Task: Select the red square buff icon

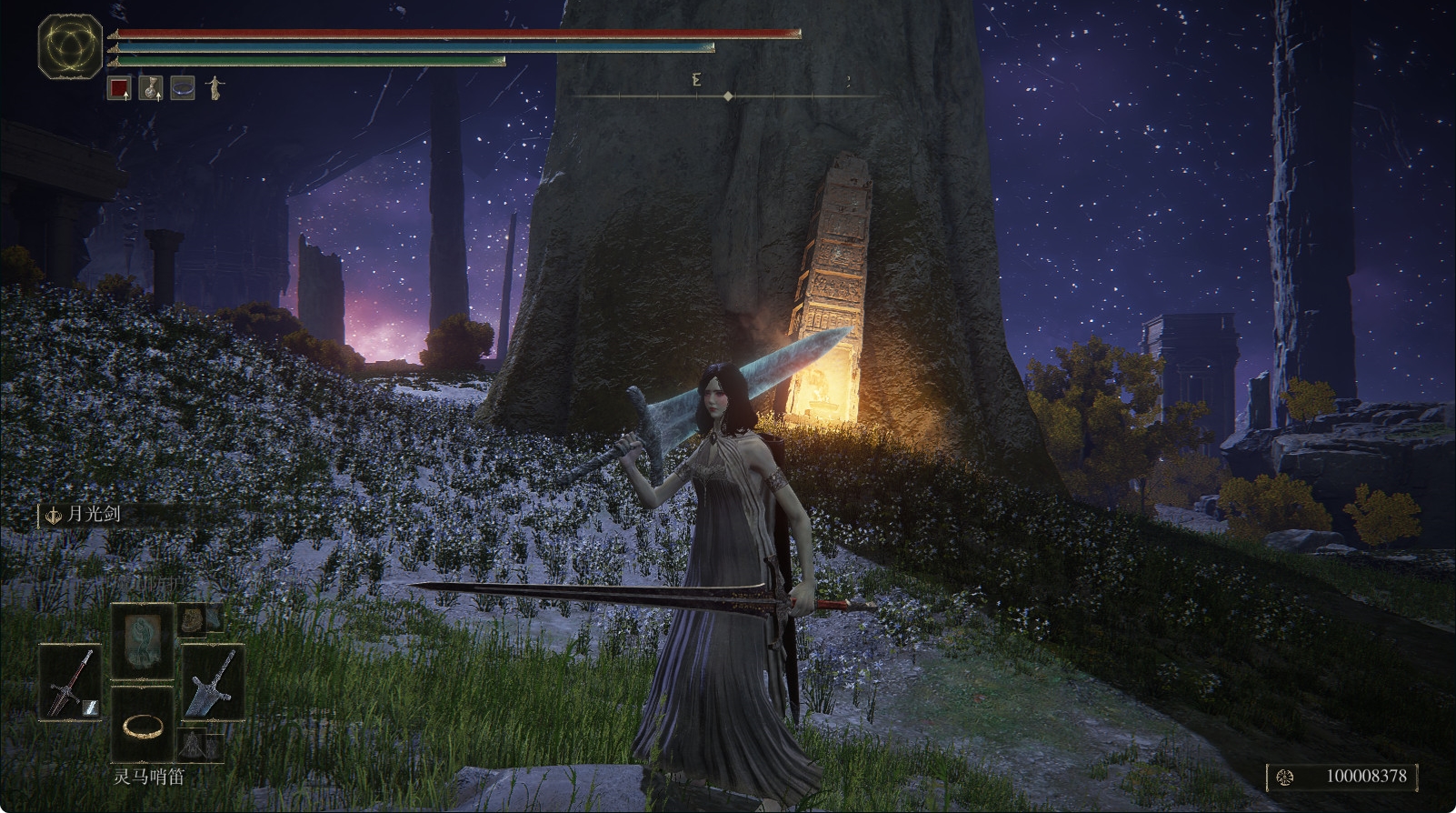Action: click(119, 88)
